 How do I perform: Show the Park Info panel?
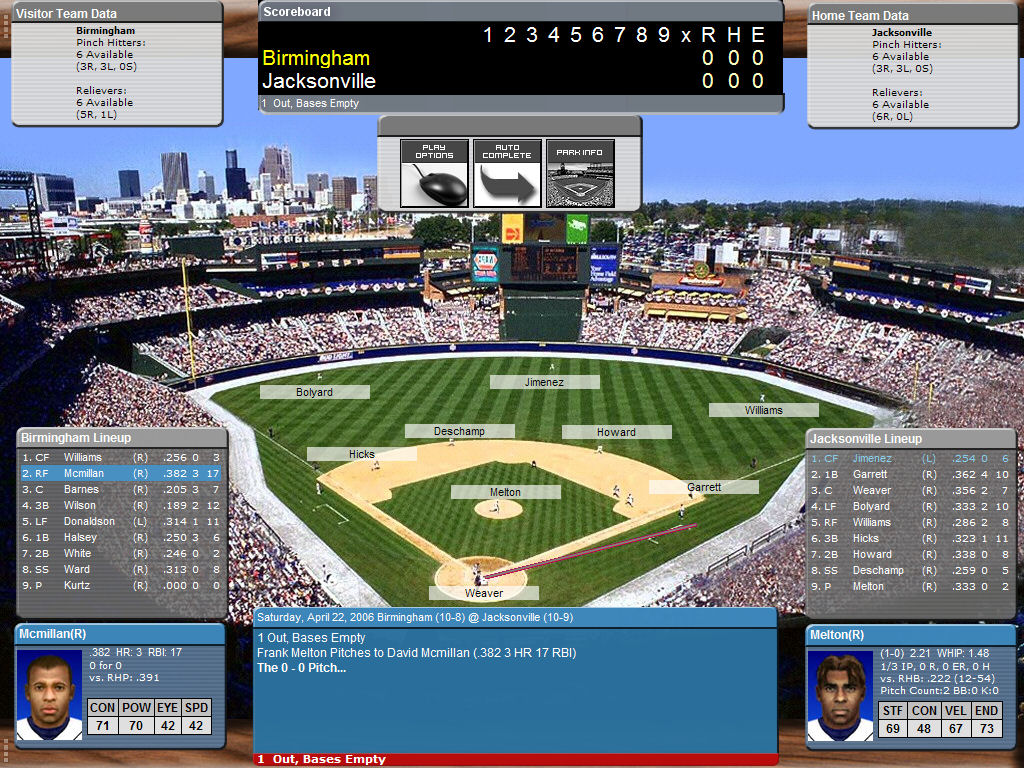580,173
